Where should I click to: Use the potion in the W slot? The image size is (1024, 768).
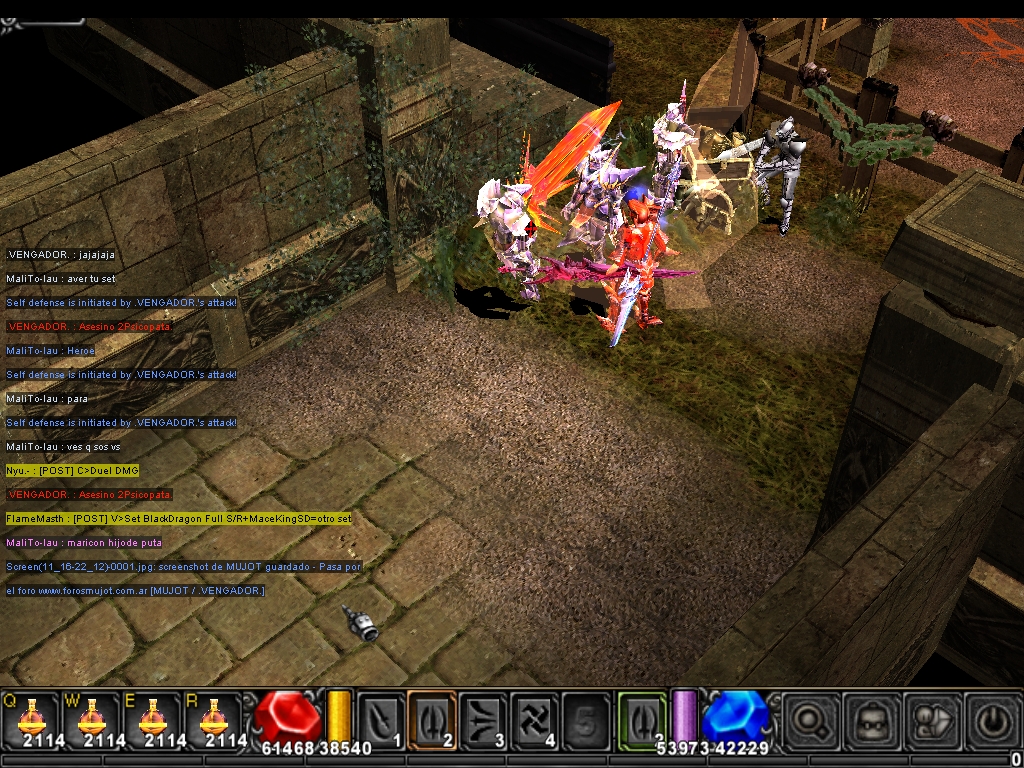point(92,718)
